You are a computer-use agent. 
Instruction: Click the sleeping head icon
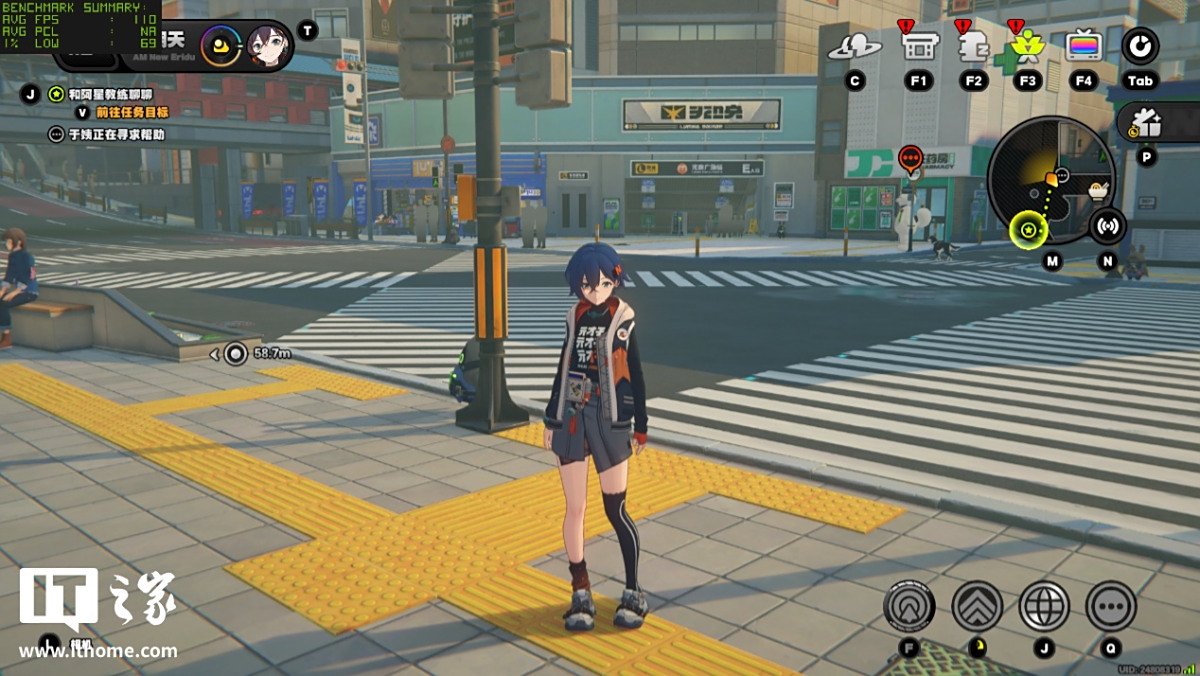click(x=973, y=46)
